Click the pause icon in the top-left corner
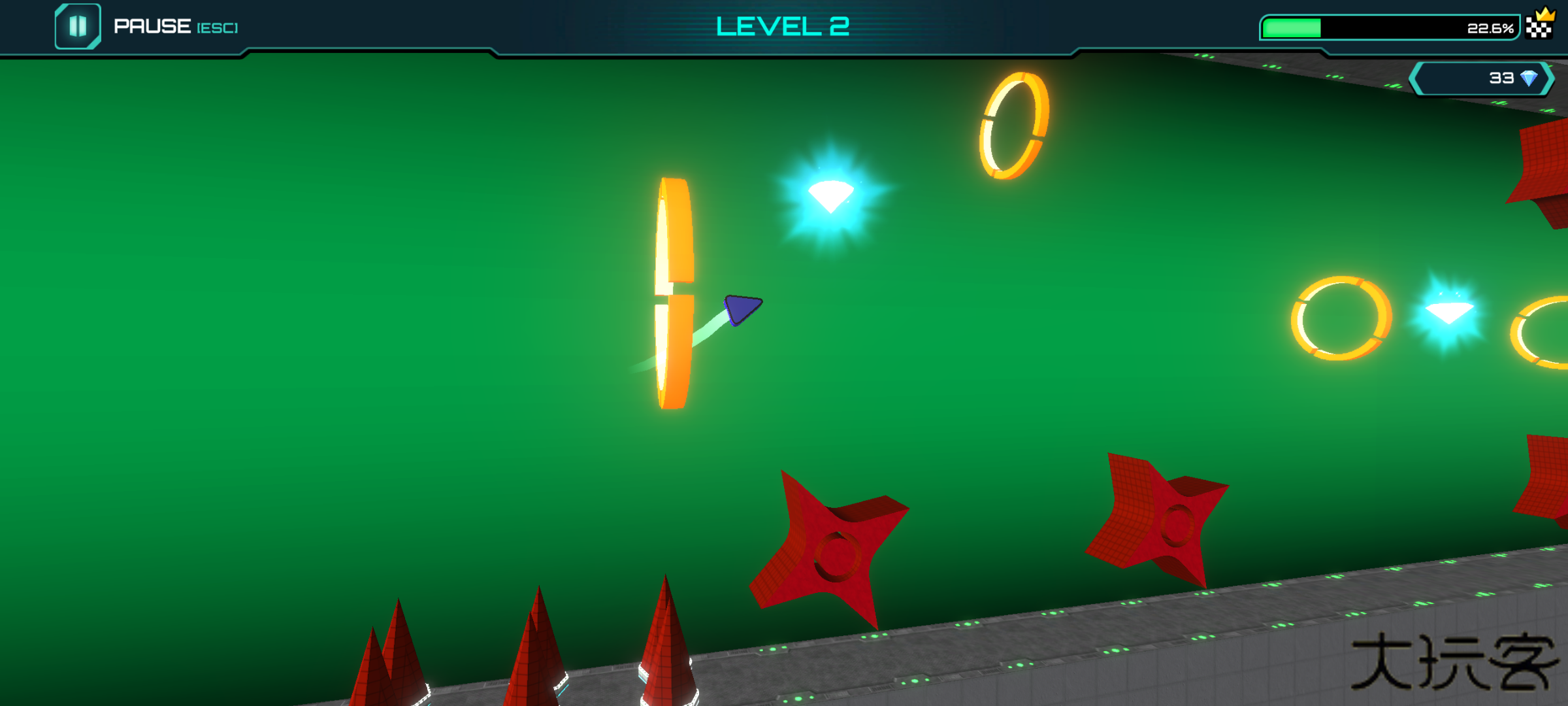Screen dimensions: 1568x706 point(78,27)
